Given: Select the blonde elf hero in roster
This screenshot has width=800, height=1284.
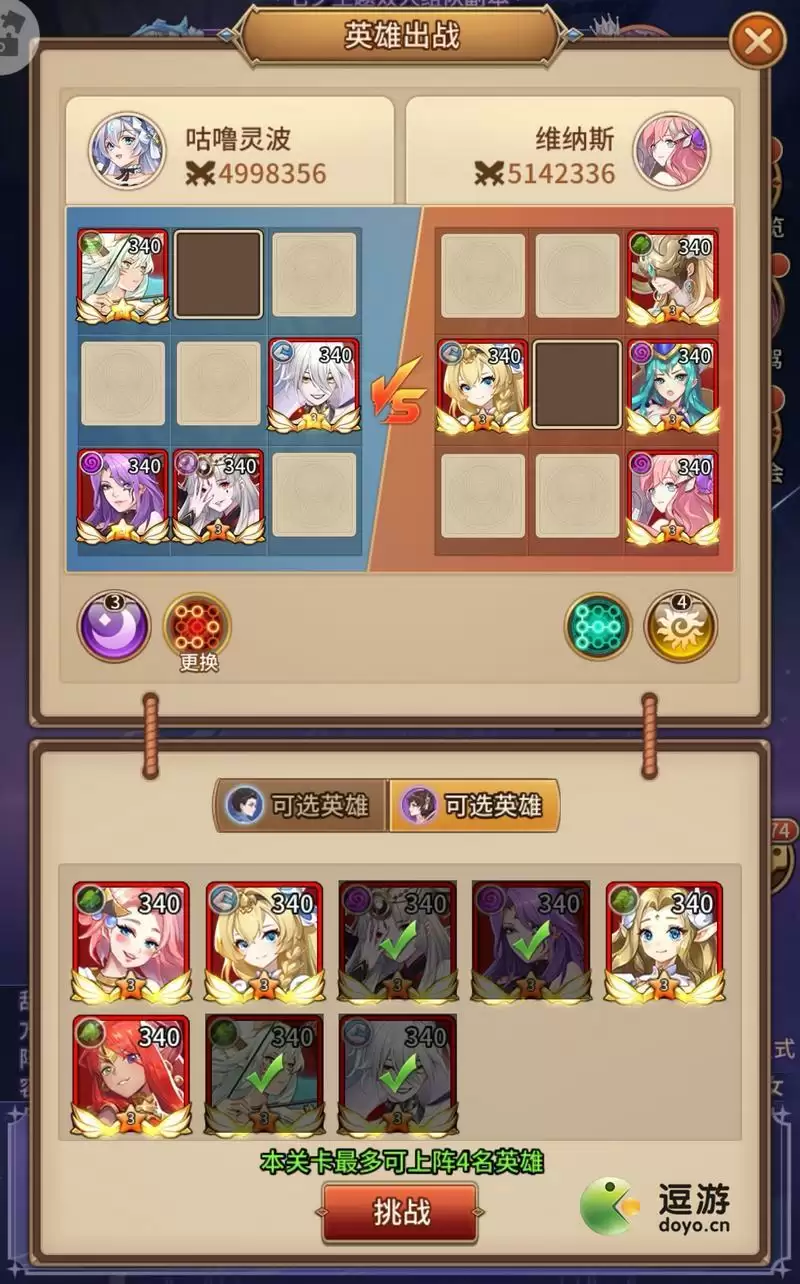Looking at the screenshot, I should [664, 942].
